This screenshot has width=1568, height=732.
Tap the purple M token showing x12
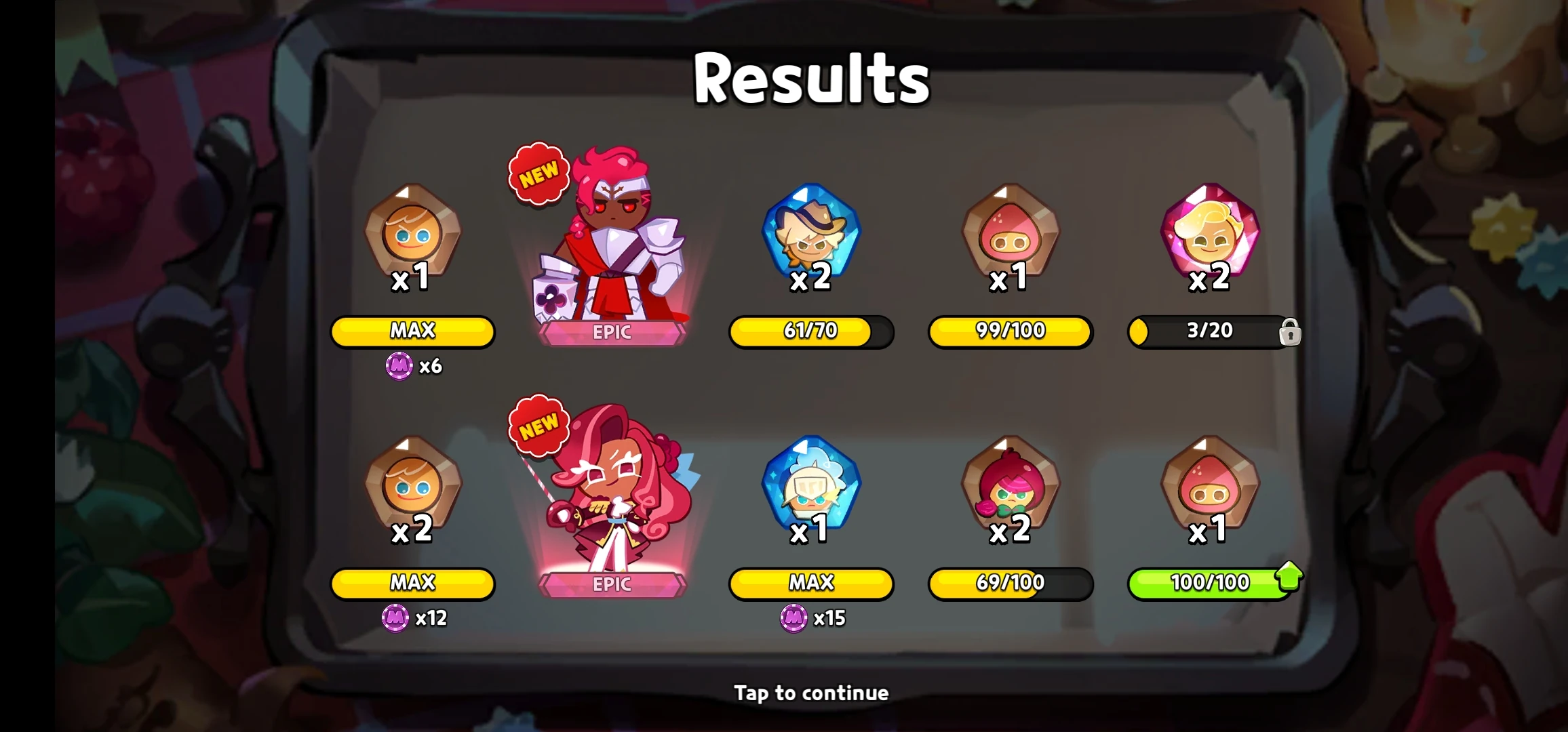click(x=397, y=619)
